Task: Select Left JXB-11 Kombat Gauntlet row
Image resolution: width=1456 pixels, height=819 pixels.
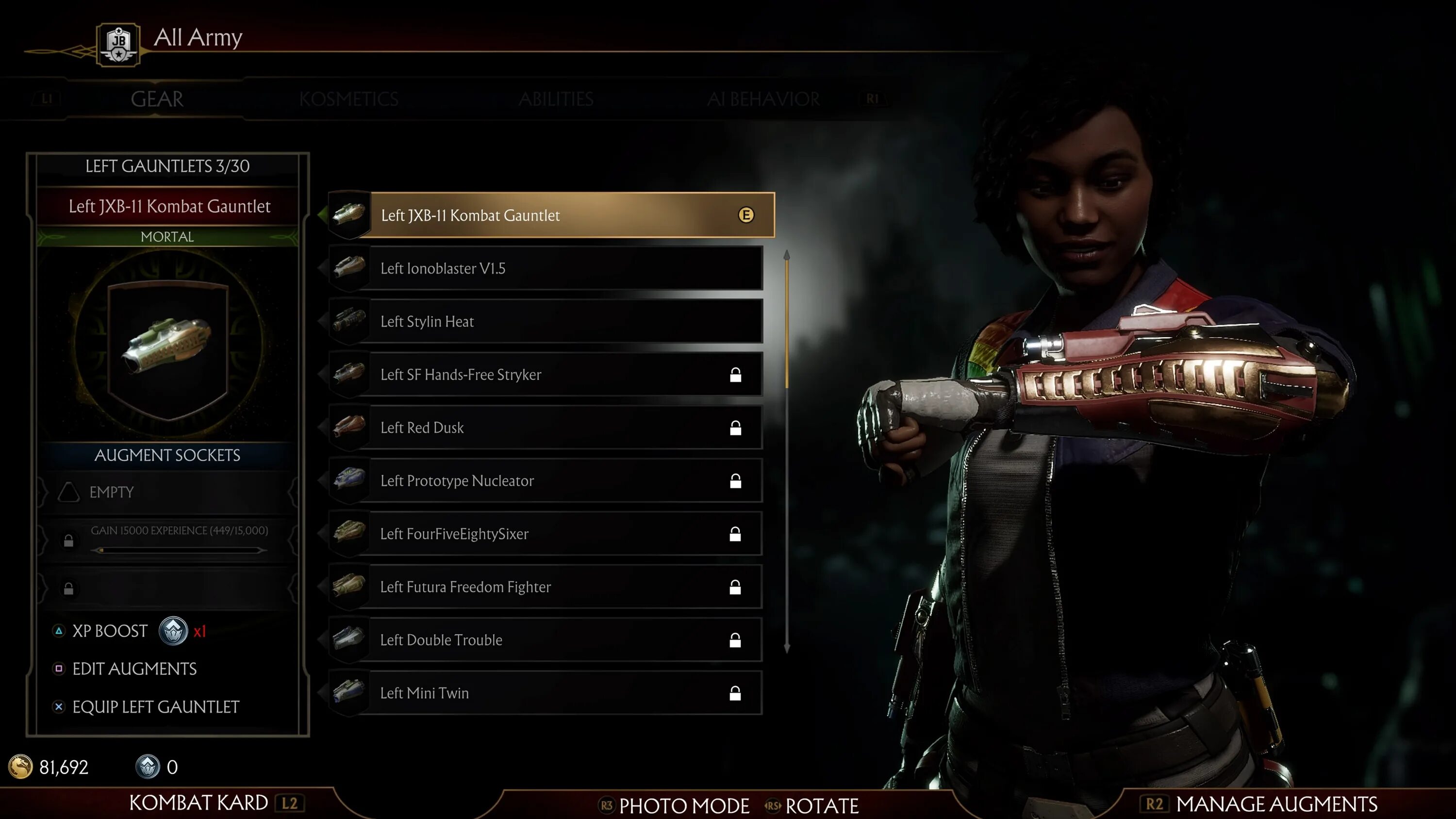Action: [551, 215]
